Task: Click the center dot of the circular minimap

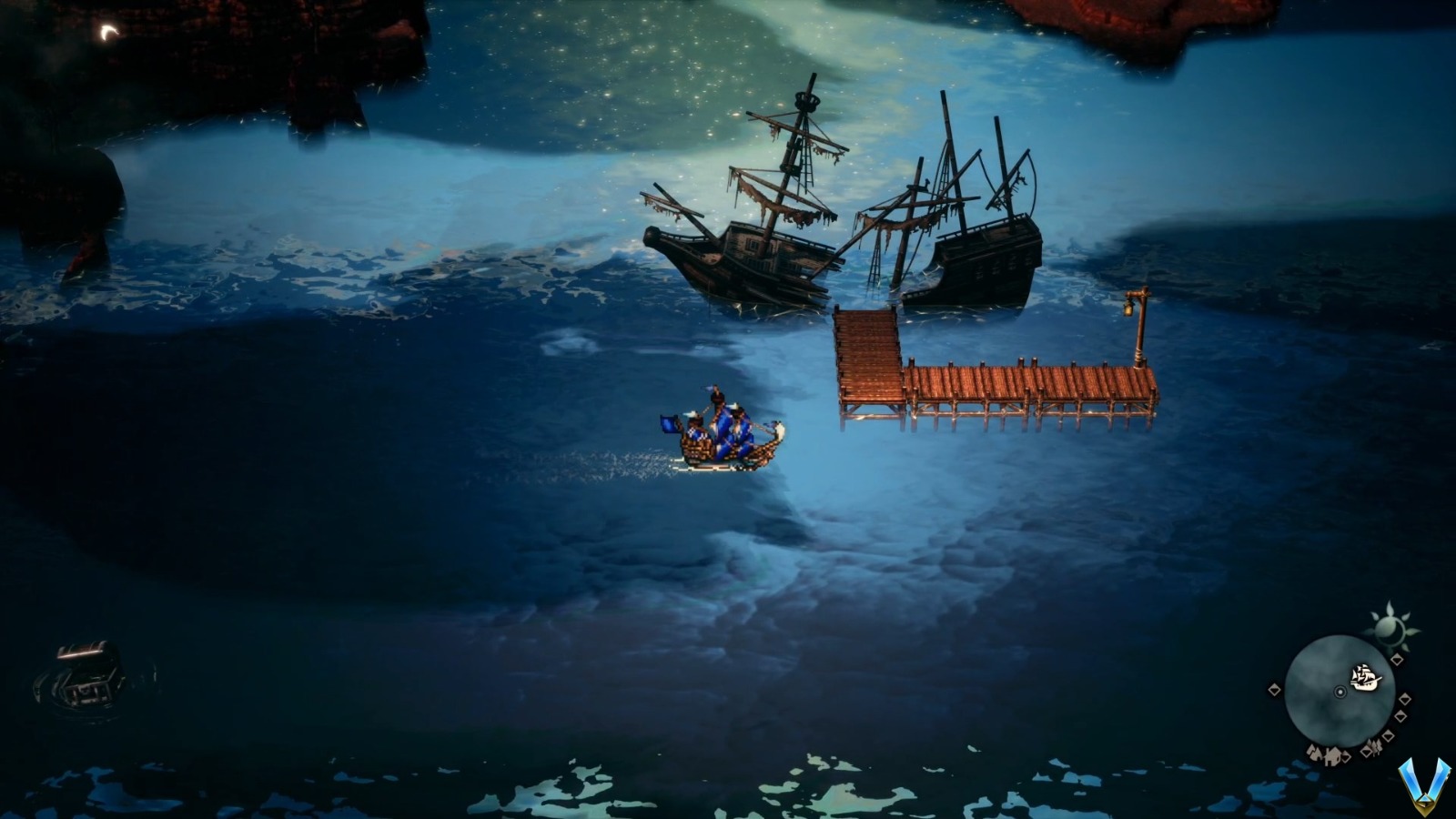Action: point(1340,693)
